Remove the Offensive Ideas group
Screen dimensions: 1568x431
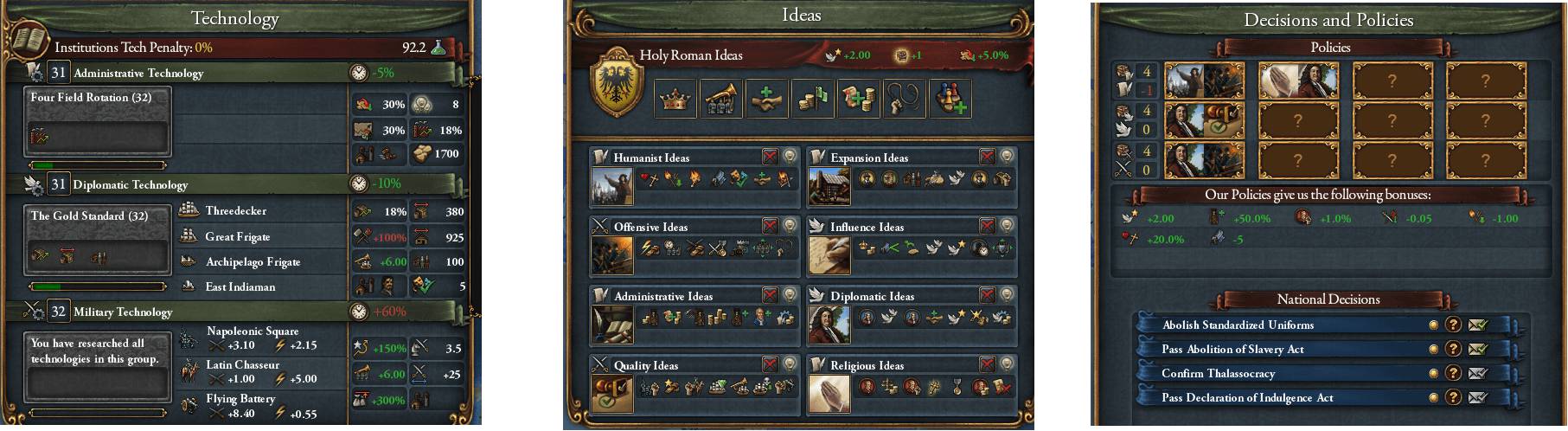coord(770,226)
